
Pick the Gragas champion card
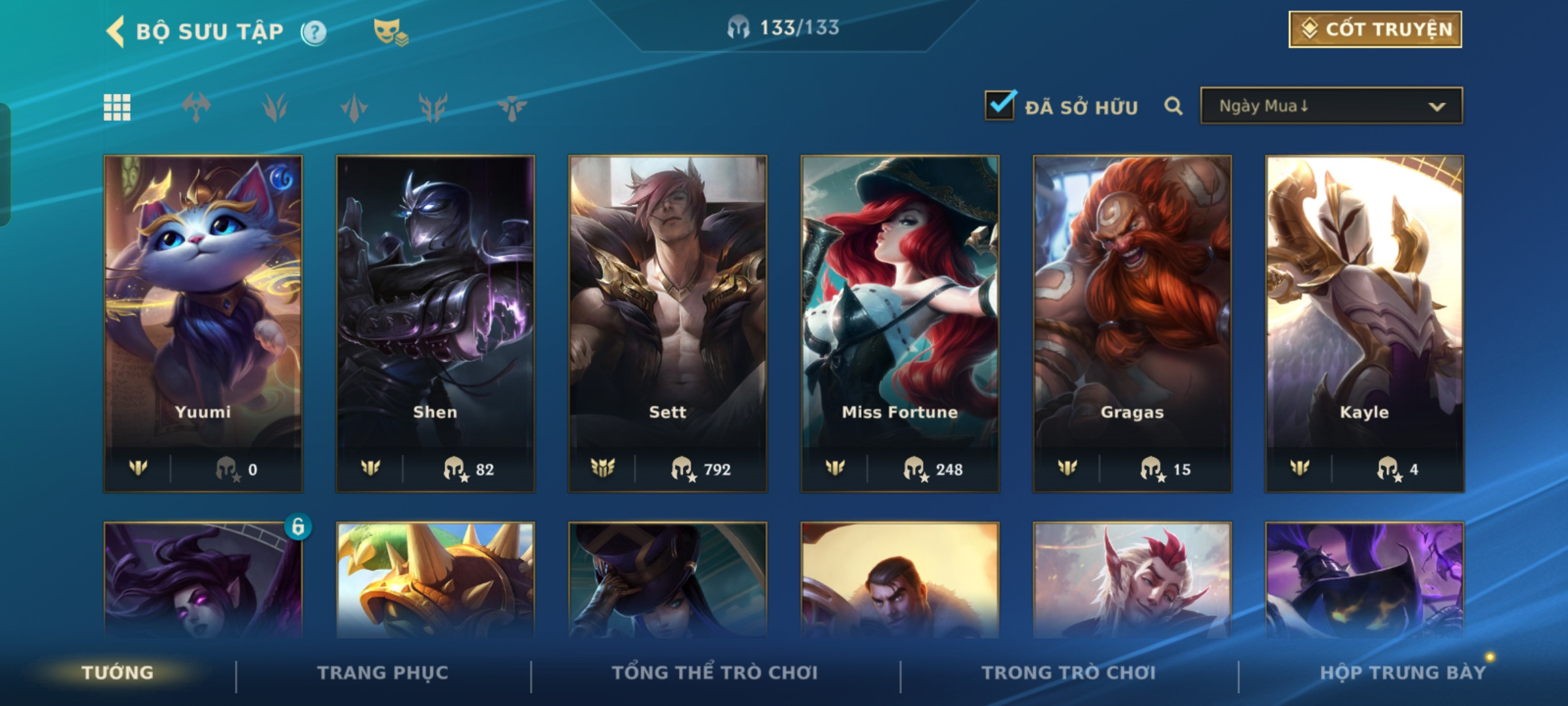point(1132,323)
